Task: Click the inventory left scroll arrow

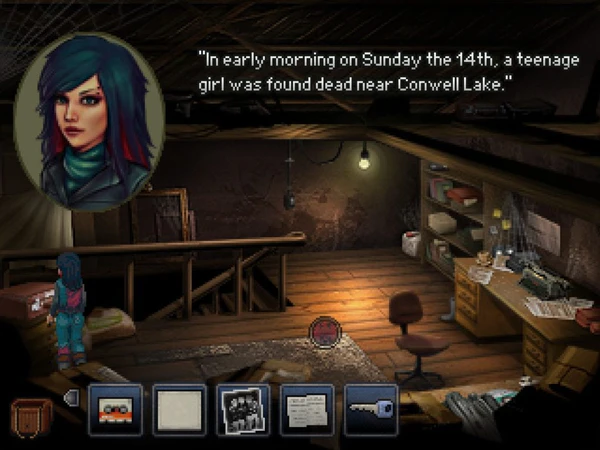Action: click(x=70, y=398)
